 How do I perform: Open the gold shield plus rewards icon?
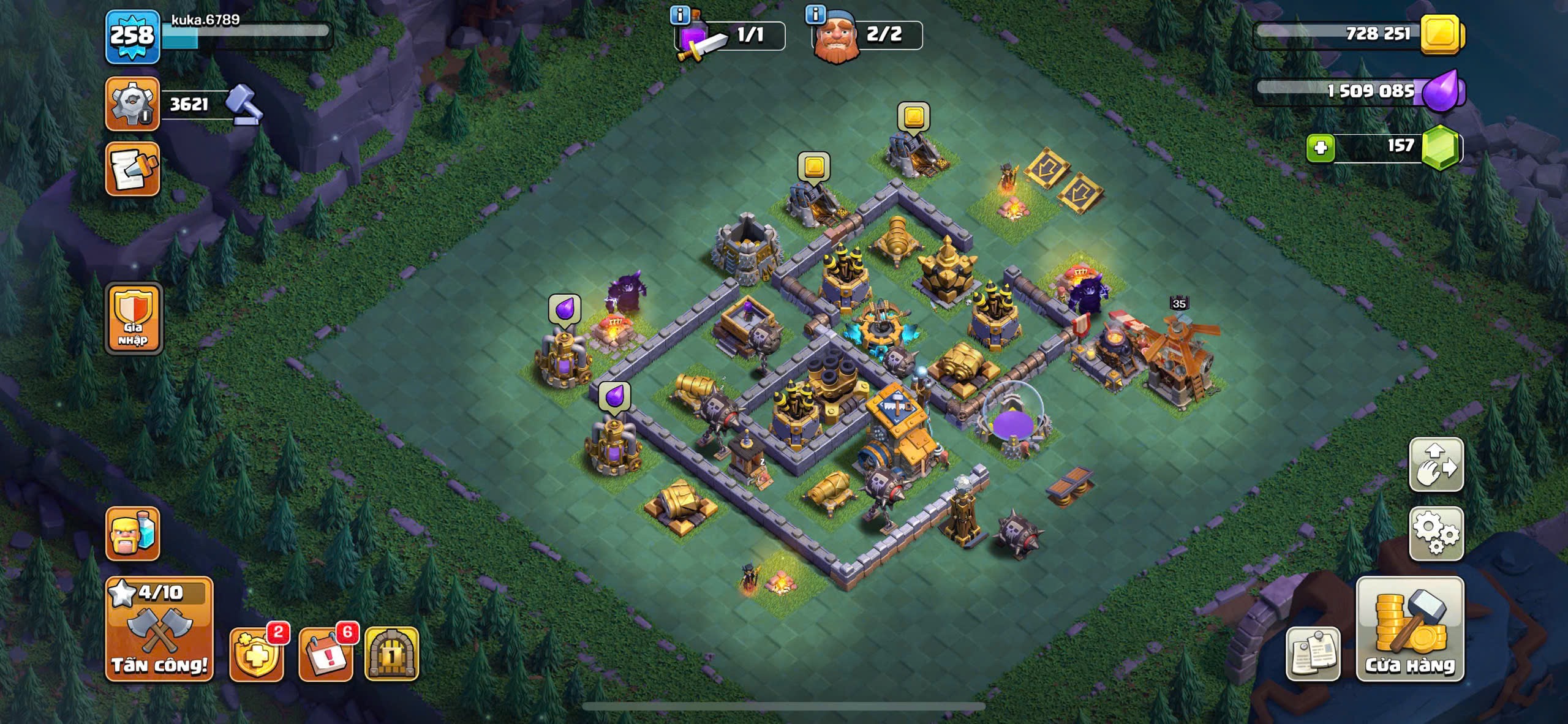click(x=256, y=655)
